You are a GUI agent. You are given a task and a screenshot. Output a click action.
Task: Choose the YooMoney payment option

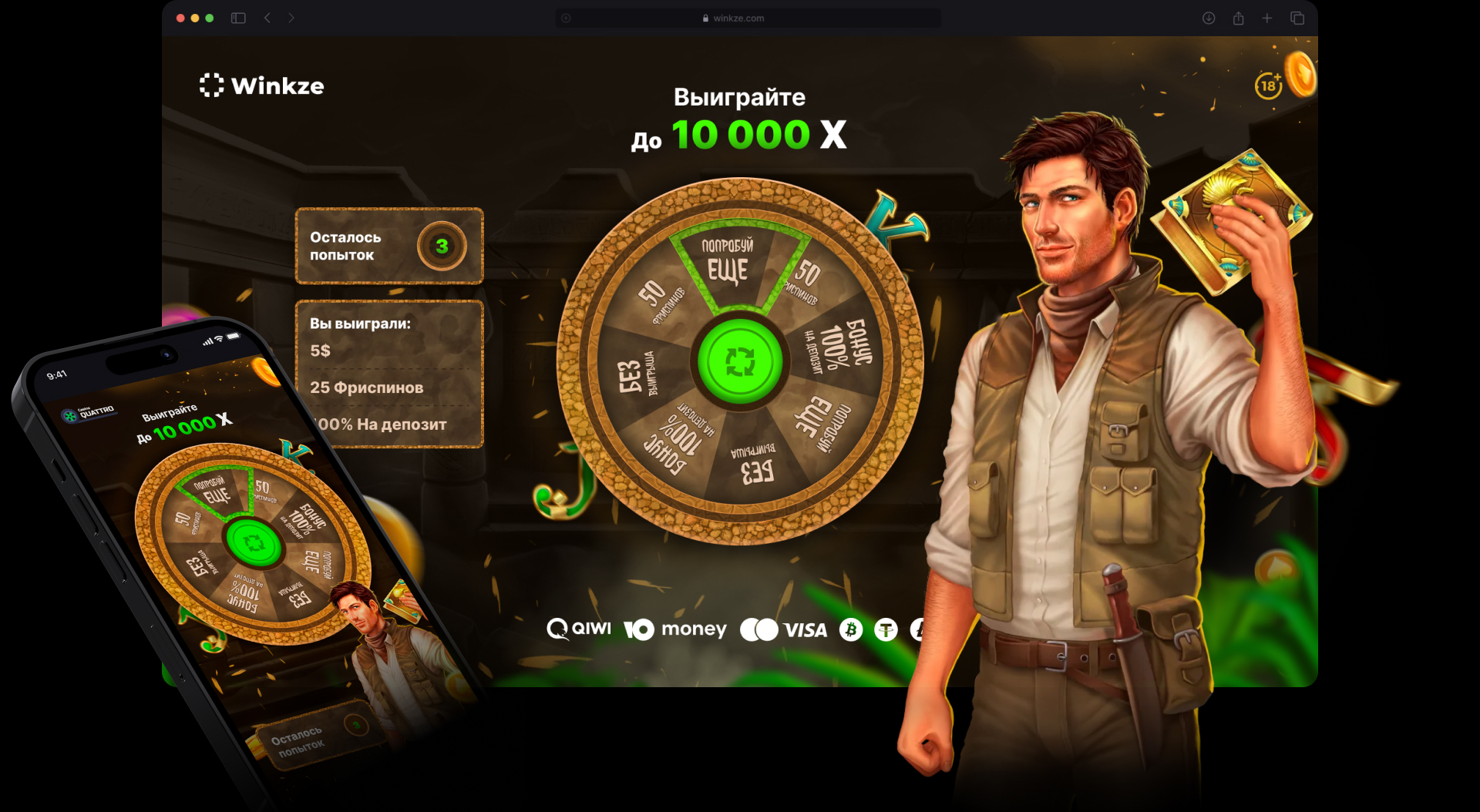(675, 629)
